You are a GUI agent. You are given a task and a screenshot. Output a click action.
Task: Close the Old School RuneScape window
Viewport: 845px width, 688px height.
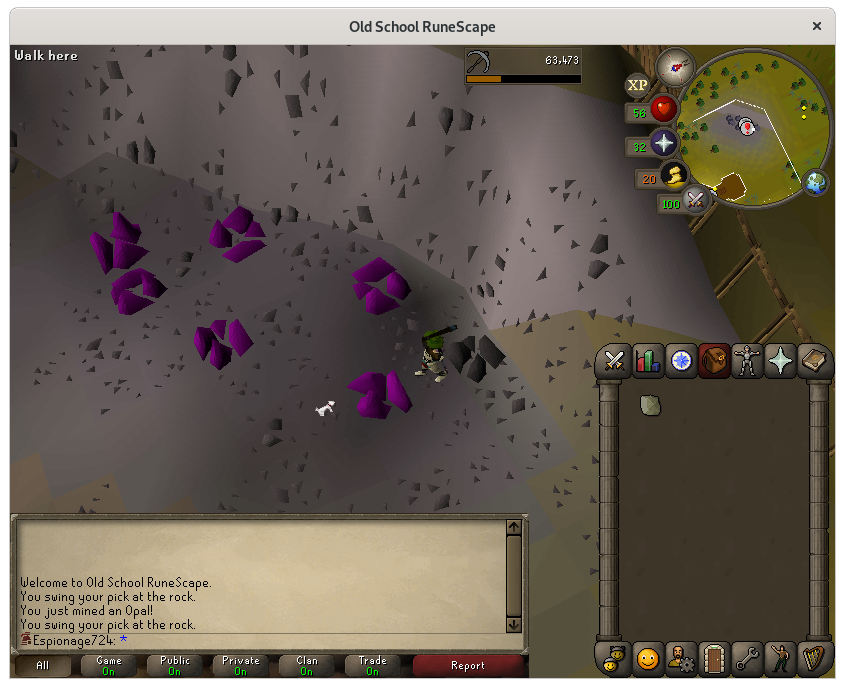(818, 27)
